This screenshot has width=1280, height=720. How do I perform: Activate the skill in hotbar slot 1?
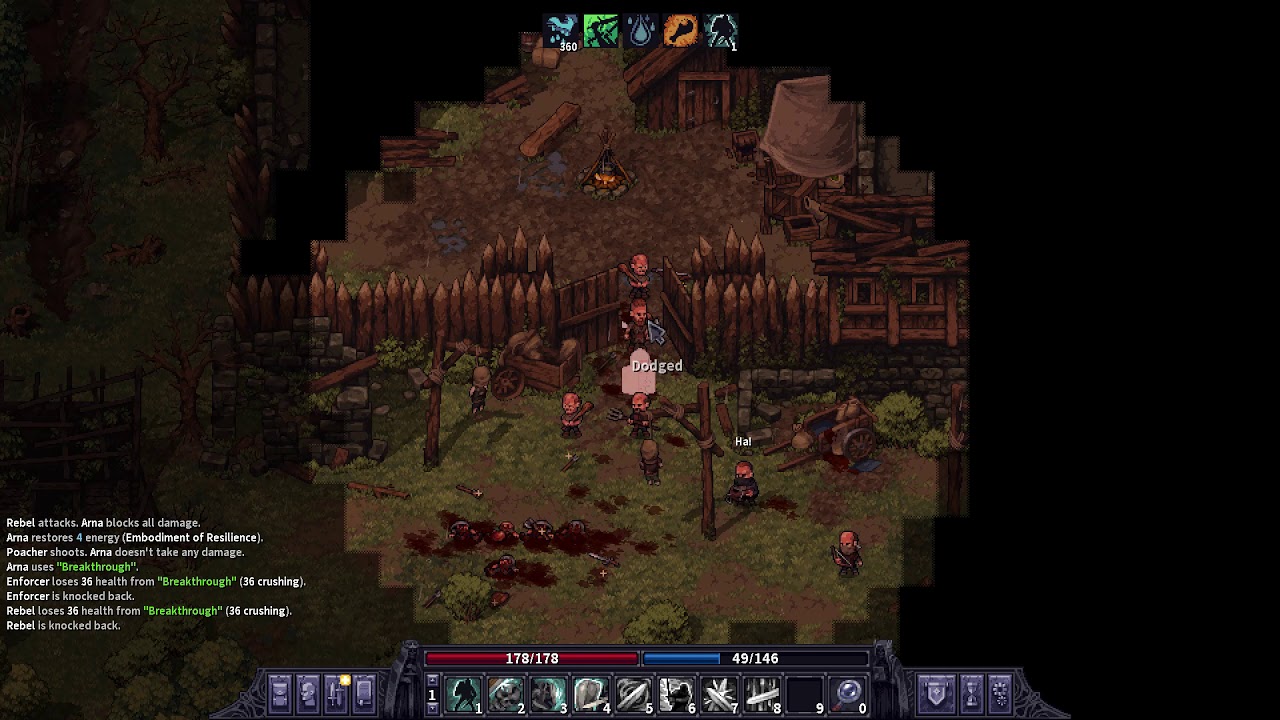coord(462,693)
